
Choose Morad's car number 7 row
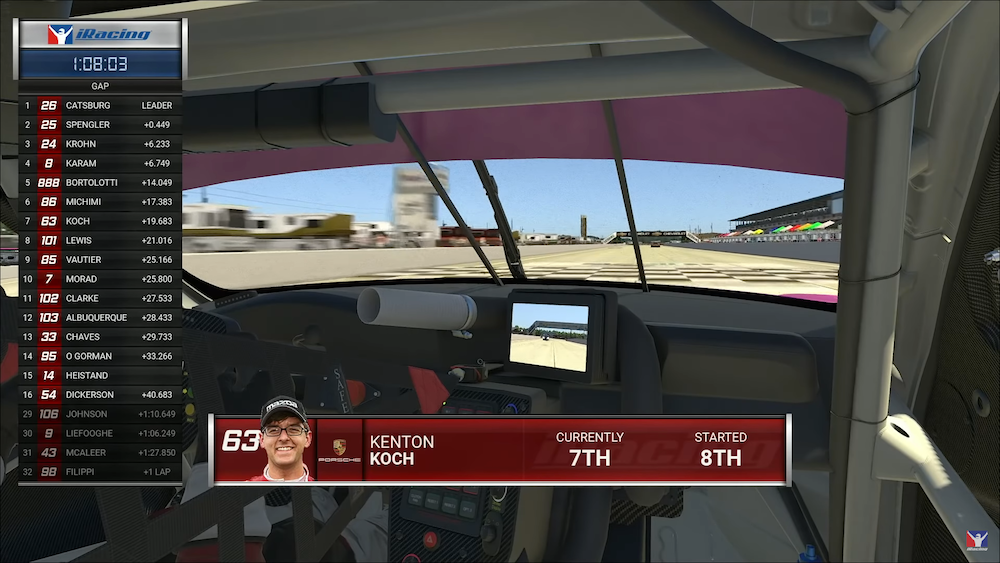click(x=100, y=279)
